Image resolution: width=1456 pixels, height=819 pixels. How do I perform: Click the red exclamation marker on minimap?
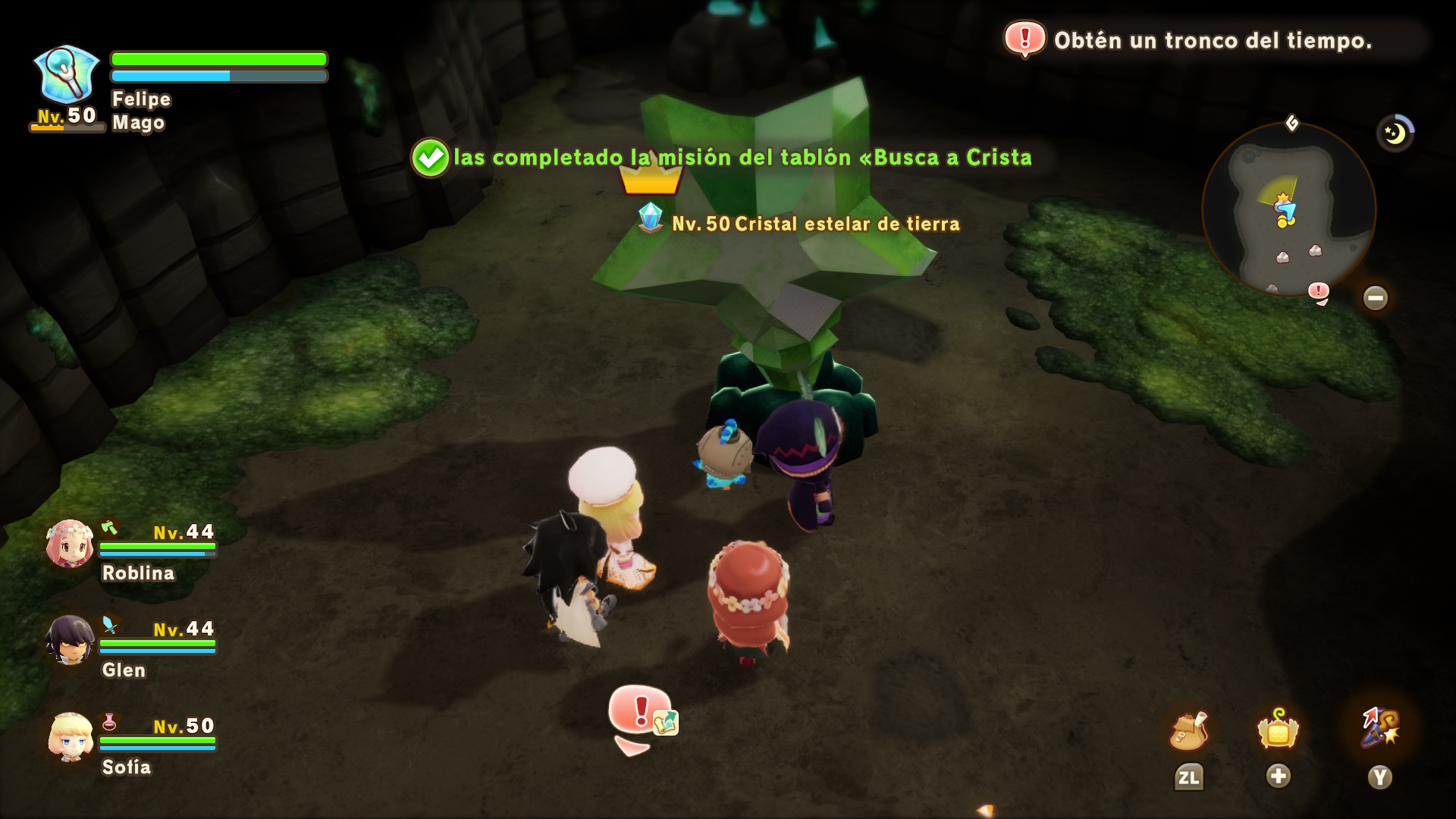(x=1319, y=291)
